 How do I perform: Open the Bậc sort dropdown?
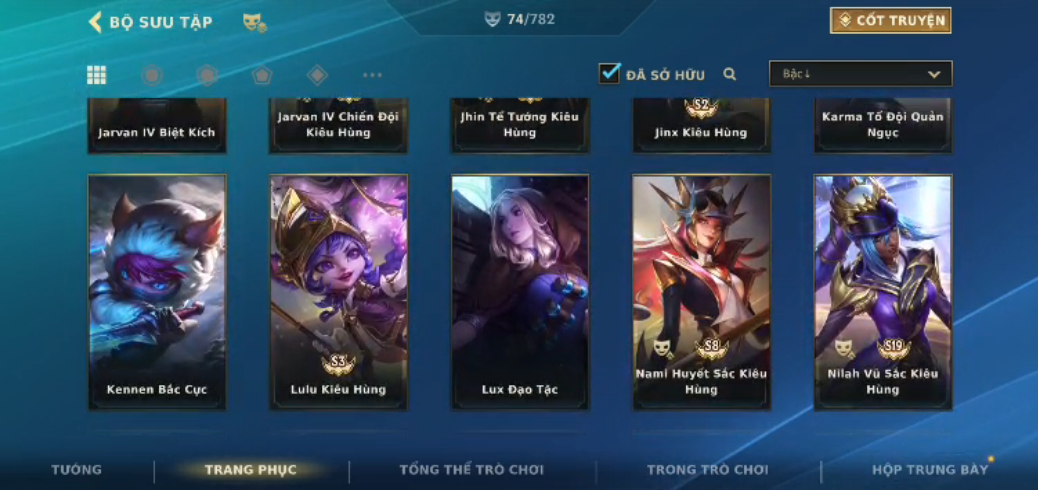(860, 74)
